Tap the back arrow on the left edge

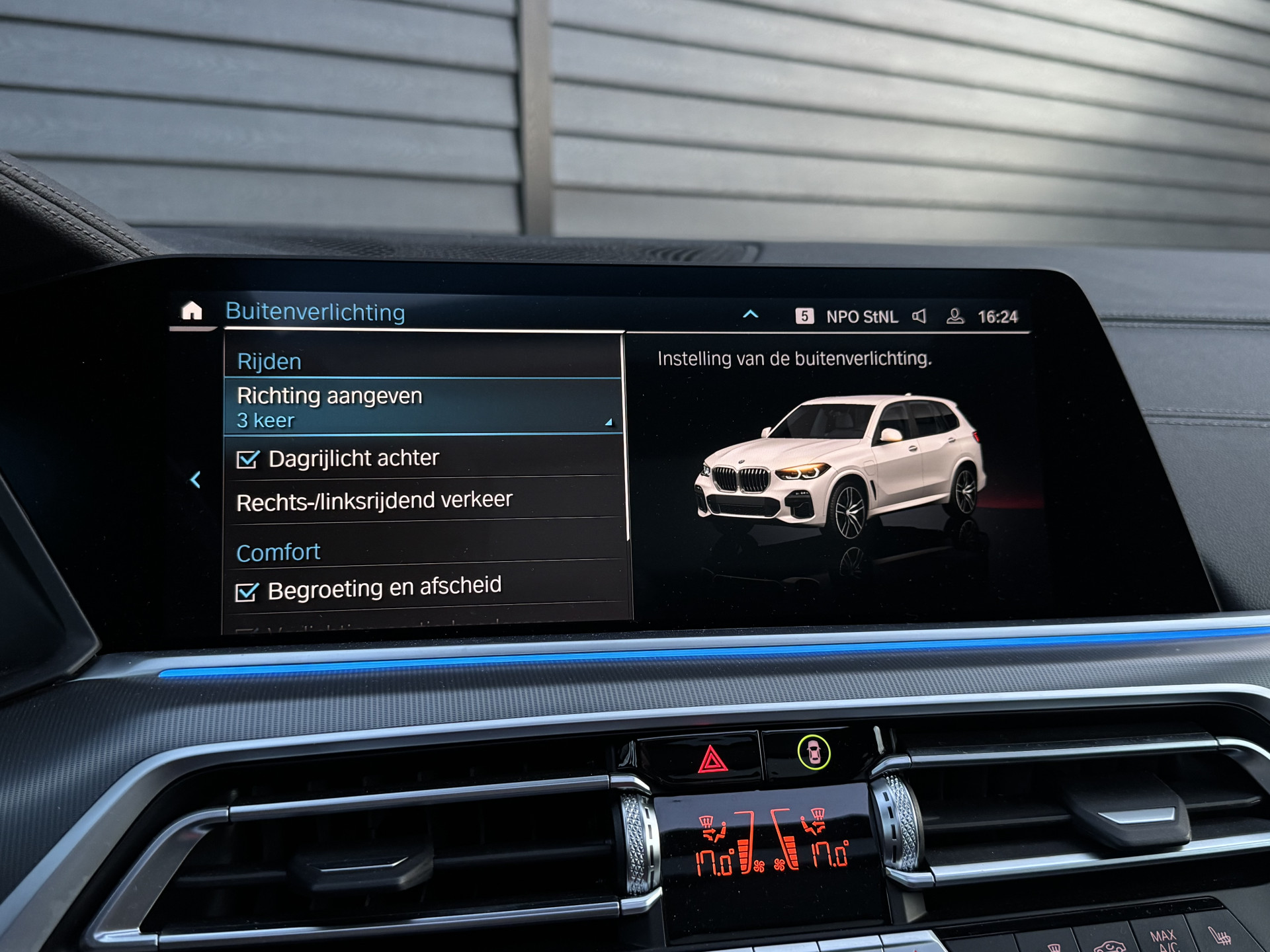tap(195, 480)
